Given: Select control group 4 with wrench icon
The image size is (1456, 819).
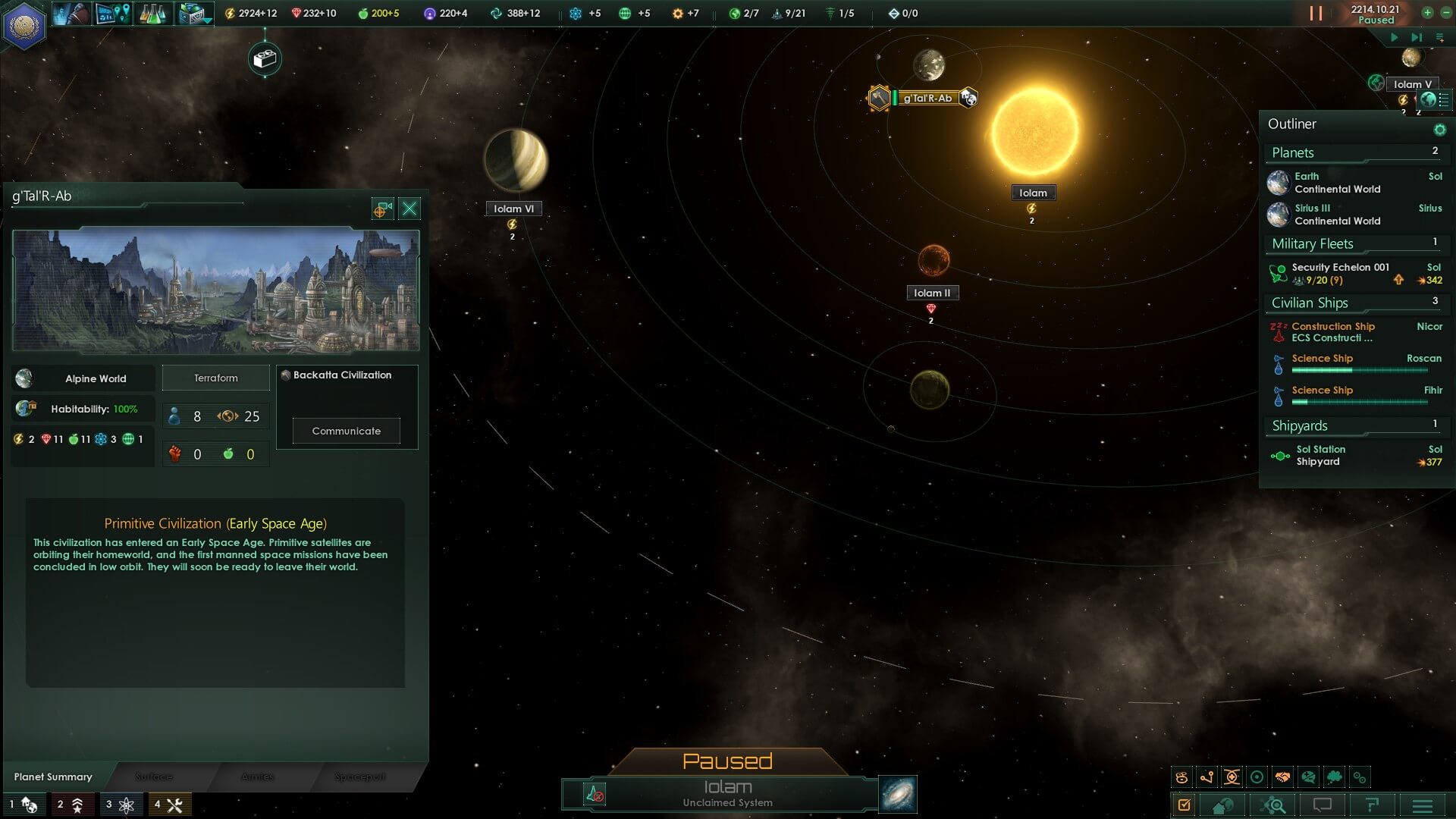Looking at the screenshot, I should tap(169, 805).
